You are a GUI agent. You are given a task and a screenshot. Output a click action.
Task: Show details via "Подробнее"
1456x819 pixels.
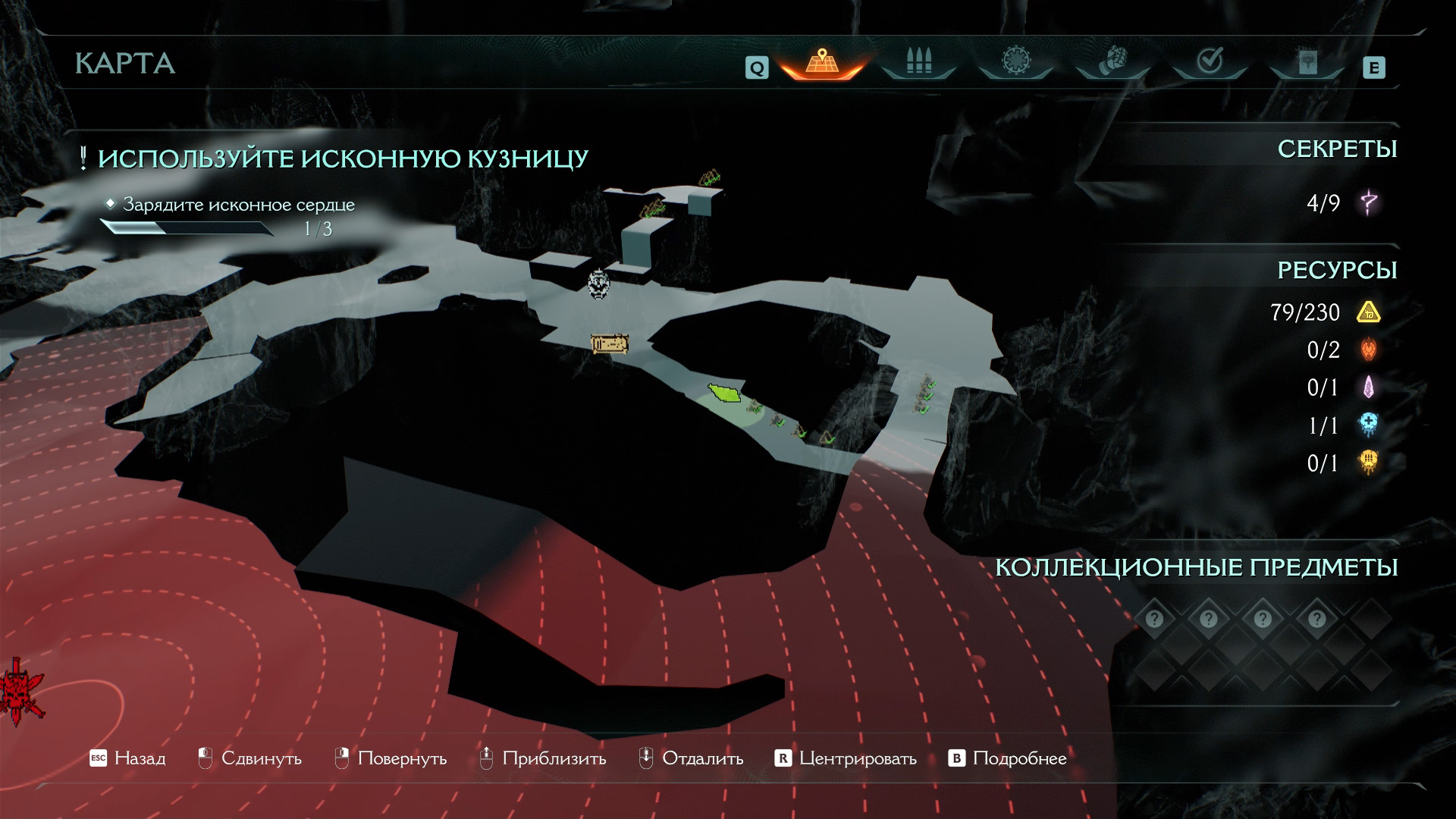tap(1008, 758)
